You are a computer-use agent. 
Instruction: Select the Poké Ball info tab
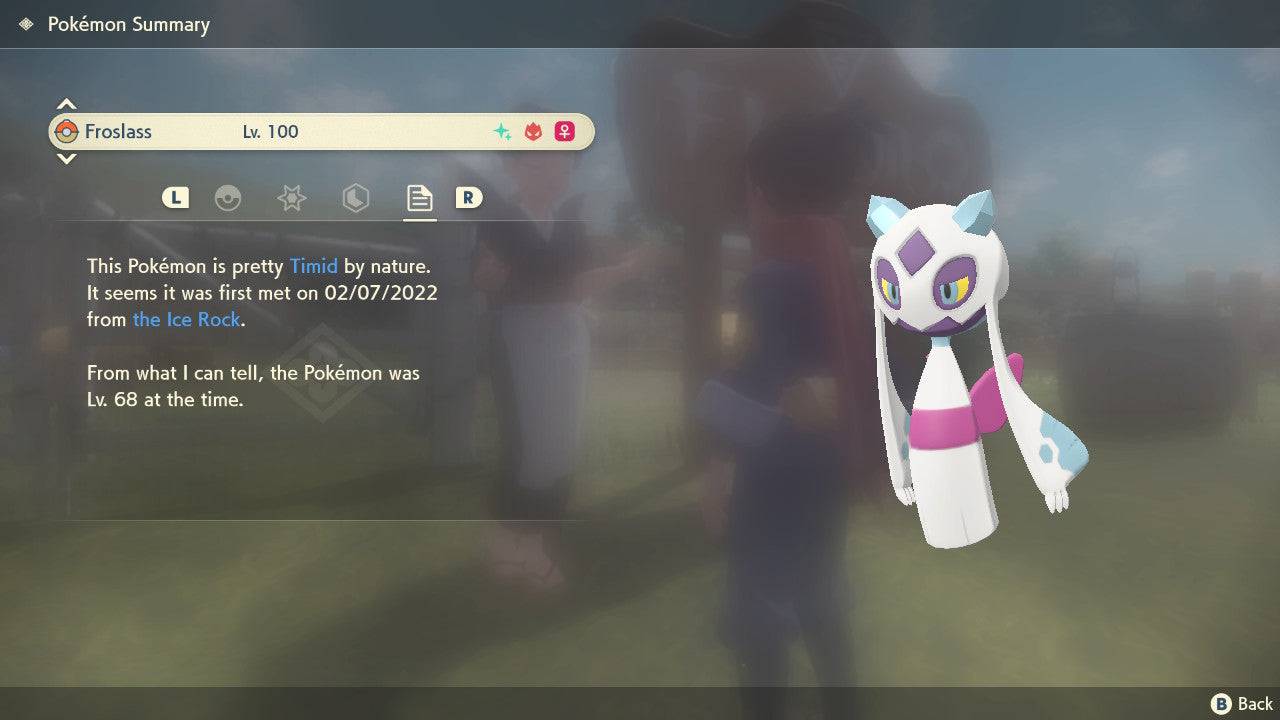pyautogui.click(x=229, y=198)
